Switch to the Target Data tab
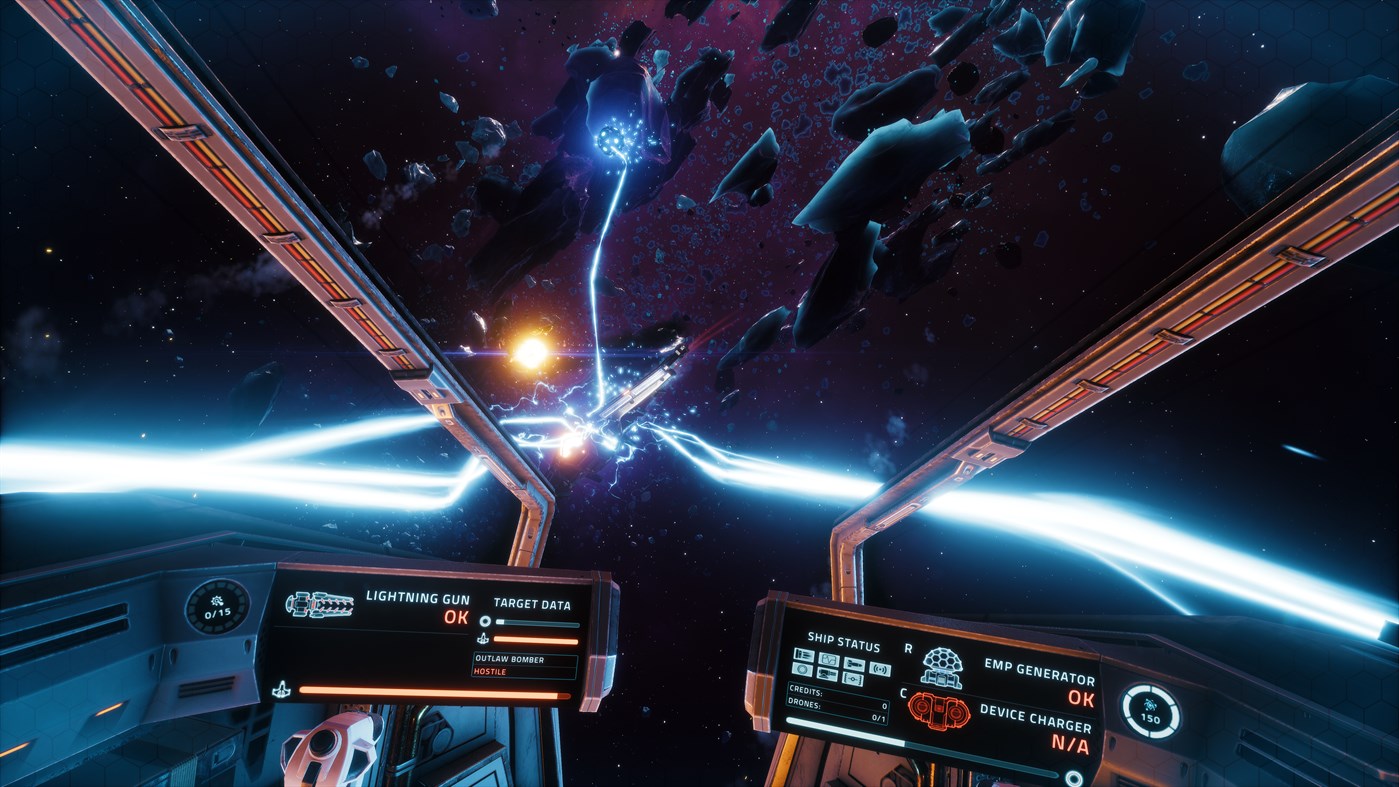Viewport: 1399px width, 787px height. [532, 603]
